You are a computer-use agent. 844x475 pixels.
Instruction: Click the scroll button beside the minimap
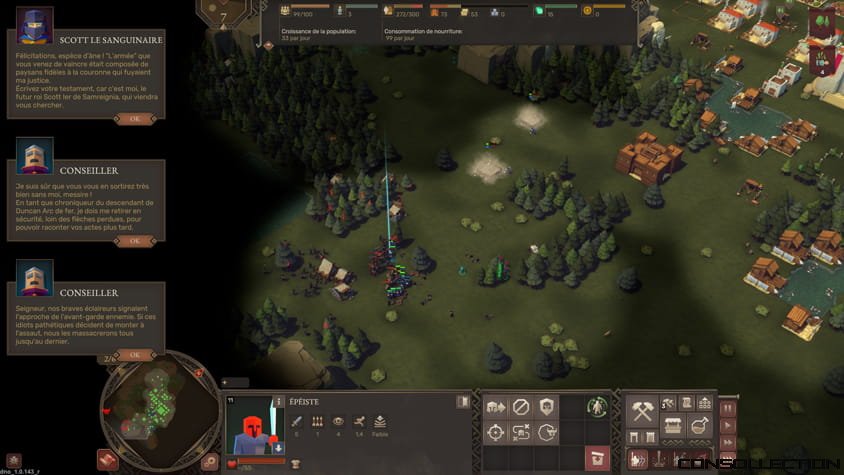click(108, 459)
